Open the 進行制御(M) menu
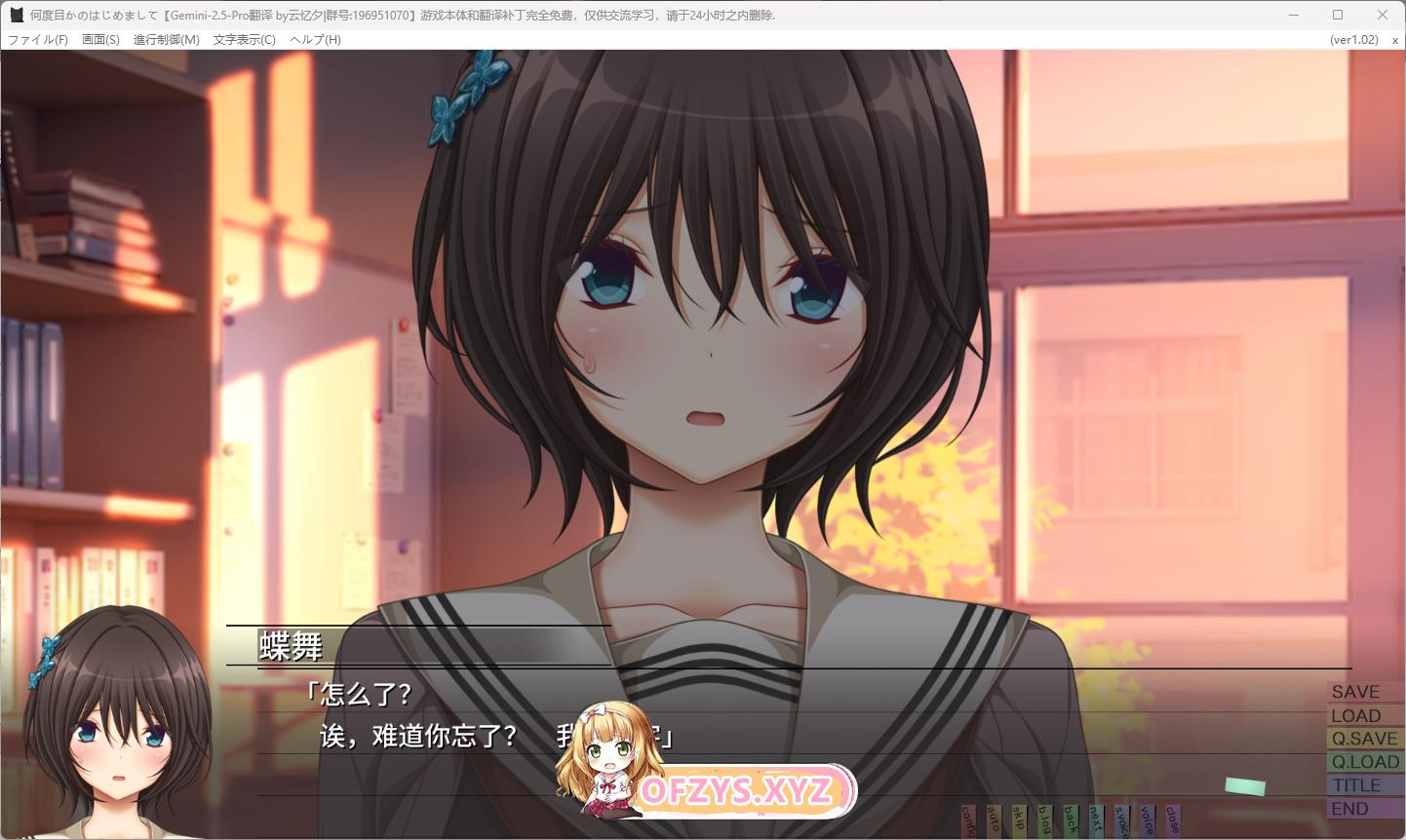This screenshot has height=840, width=1406. pyautogui.click(x=166, y=40)
